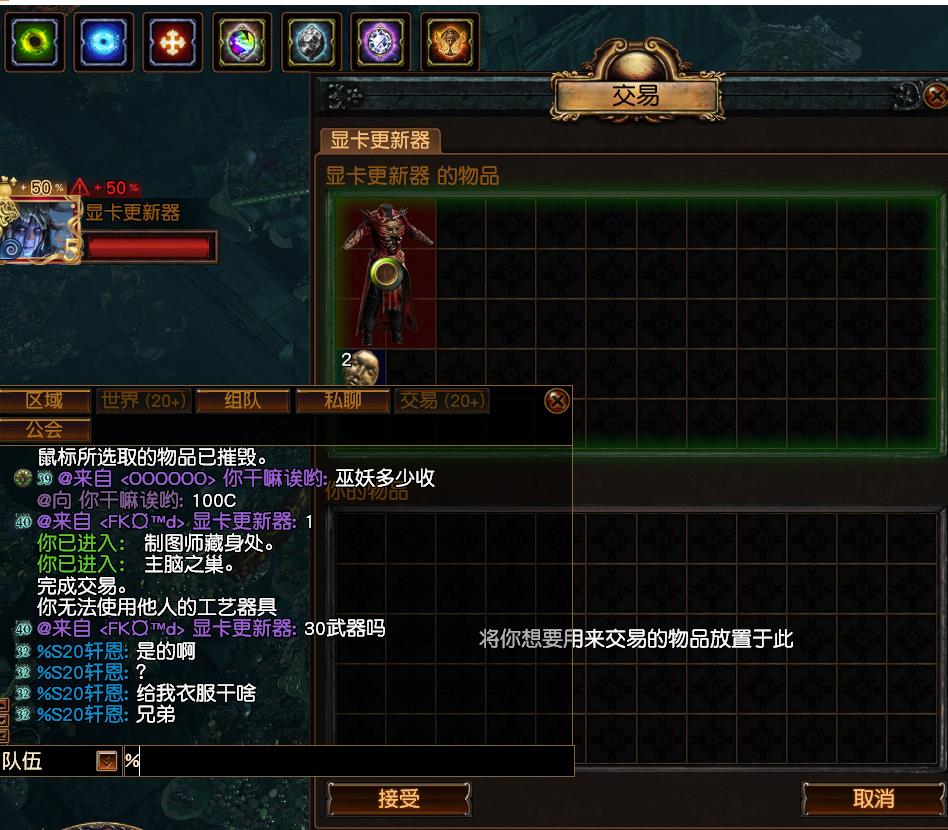
Task: Select the 组队 chat tab
Action: (242, 401)
